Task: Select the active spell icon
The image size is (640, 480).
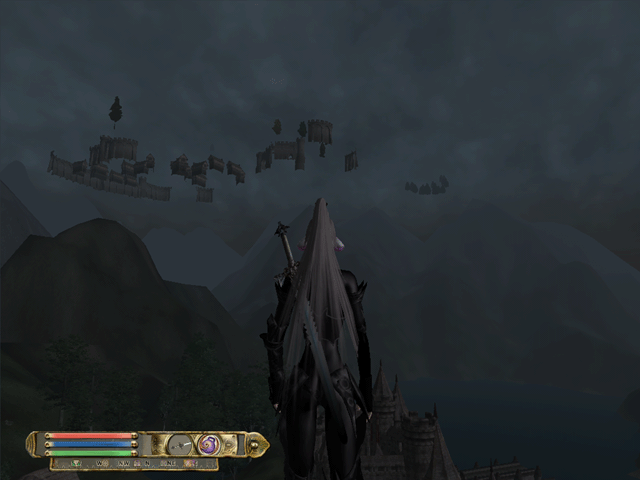Action: click(x=209, y=444)
